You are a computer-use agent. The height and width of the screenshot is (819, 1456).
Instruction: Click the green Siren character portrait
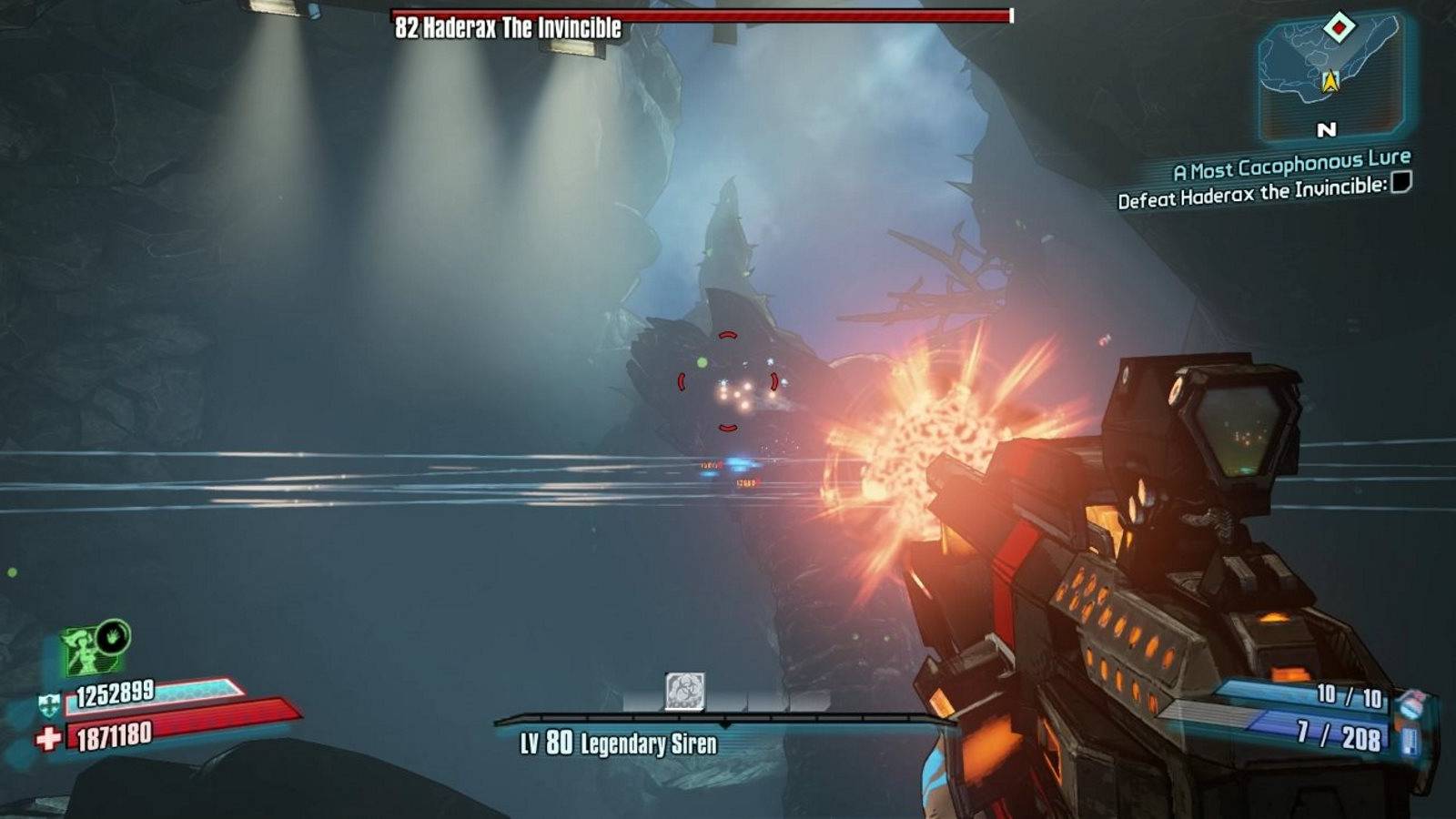point(80,651)
